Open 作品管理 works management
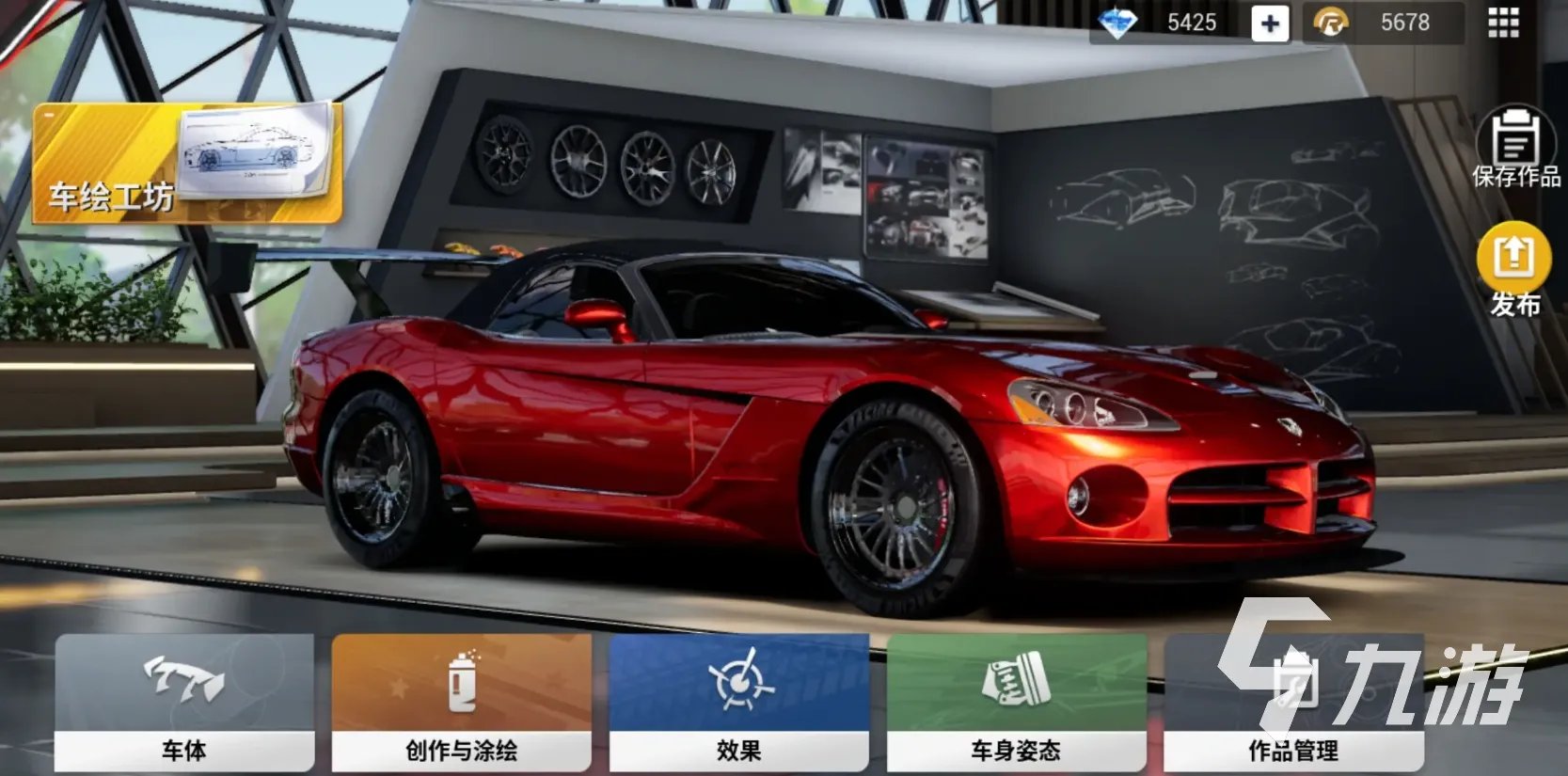1568x776 pixels. tap(1293, 702)
